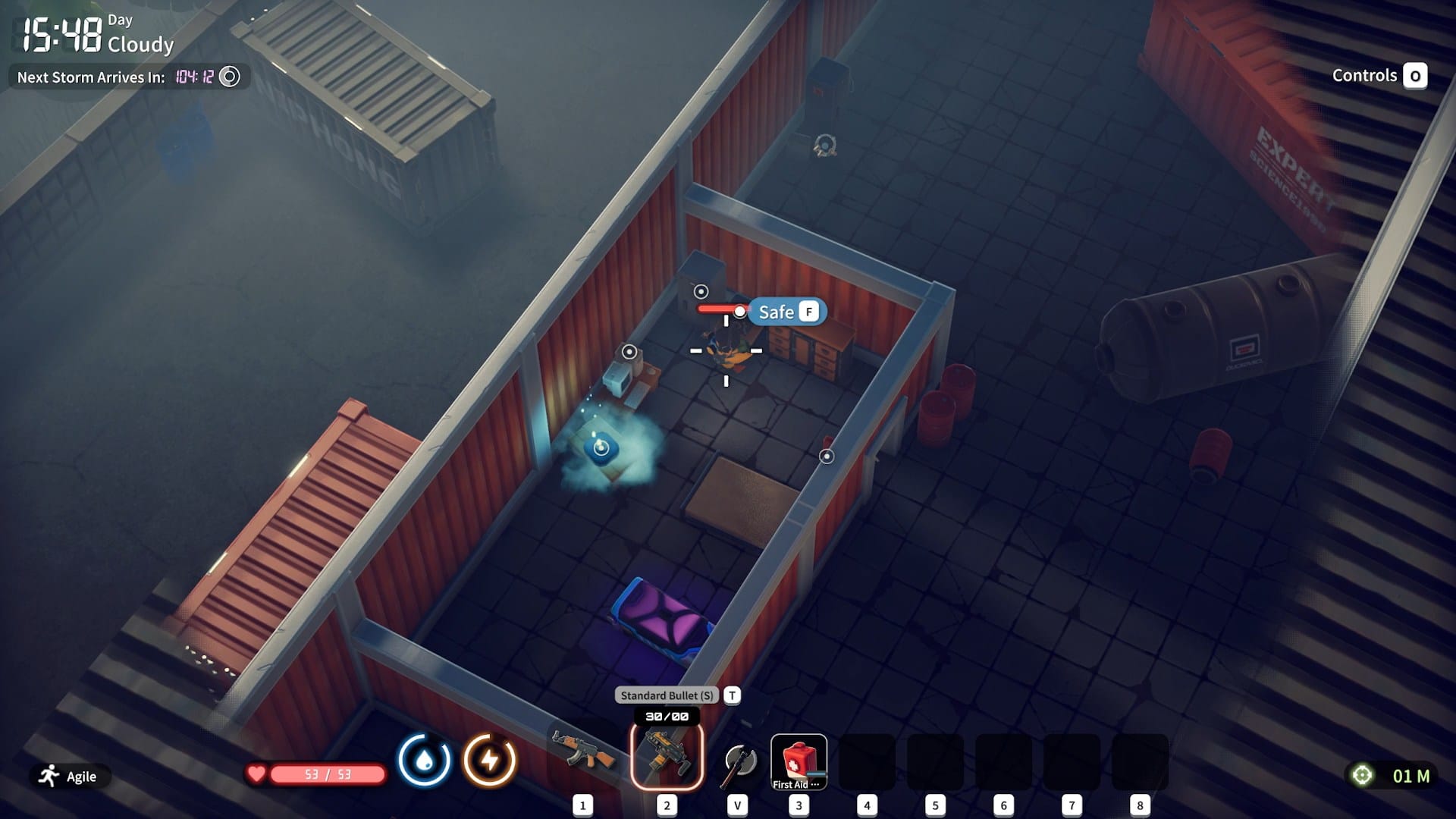1456x819 pixels.
Task: Click the Next Storm Arrives In timer
Action: coord(91,77)
